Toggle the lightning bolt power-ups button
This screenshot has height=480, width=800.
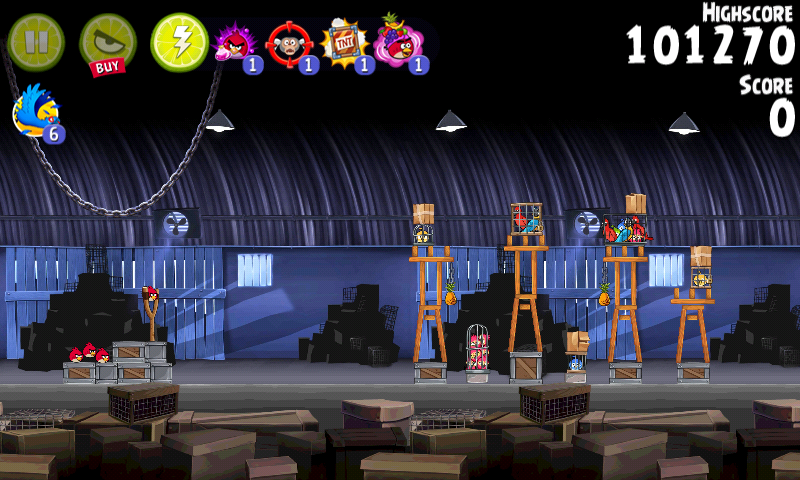179,42
